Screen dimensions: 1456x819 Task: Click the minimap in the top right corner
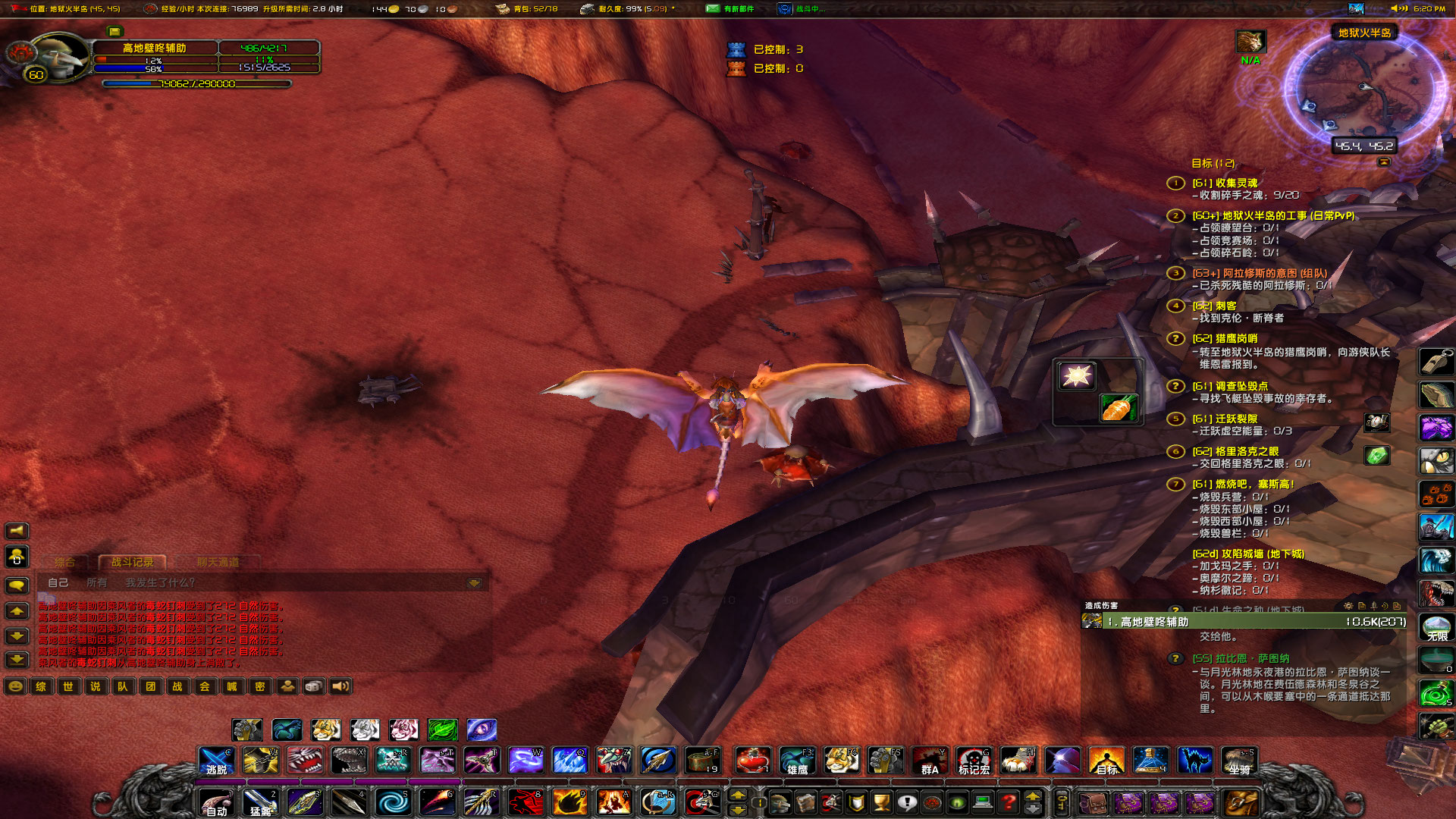1365,83
